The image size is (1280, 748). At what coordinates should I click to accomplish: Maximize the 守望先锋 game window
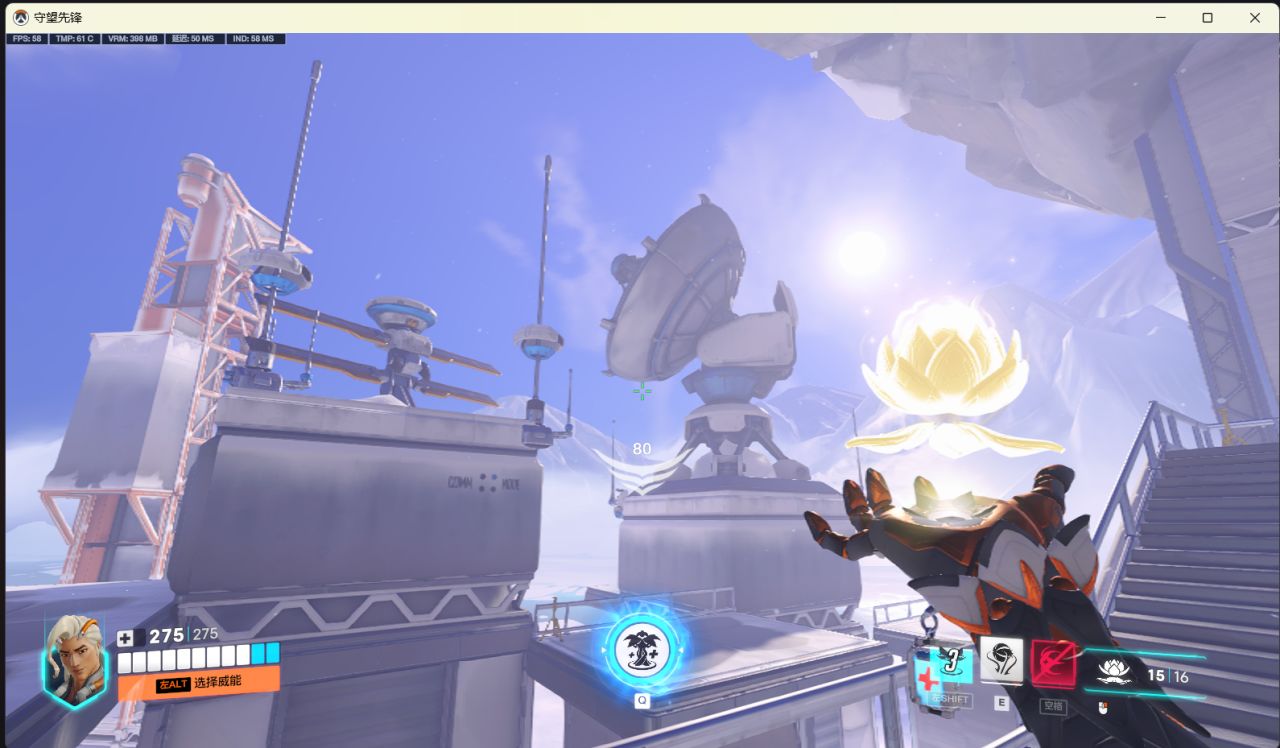(1208, 17)
